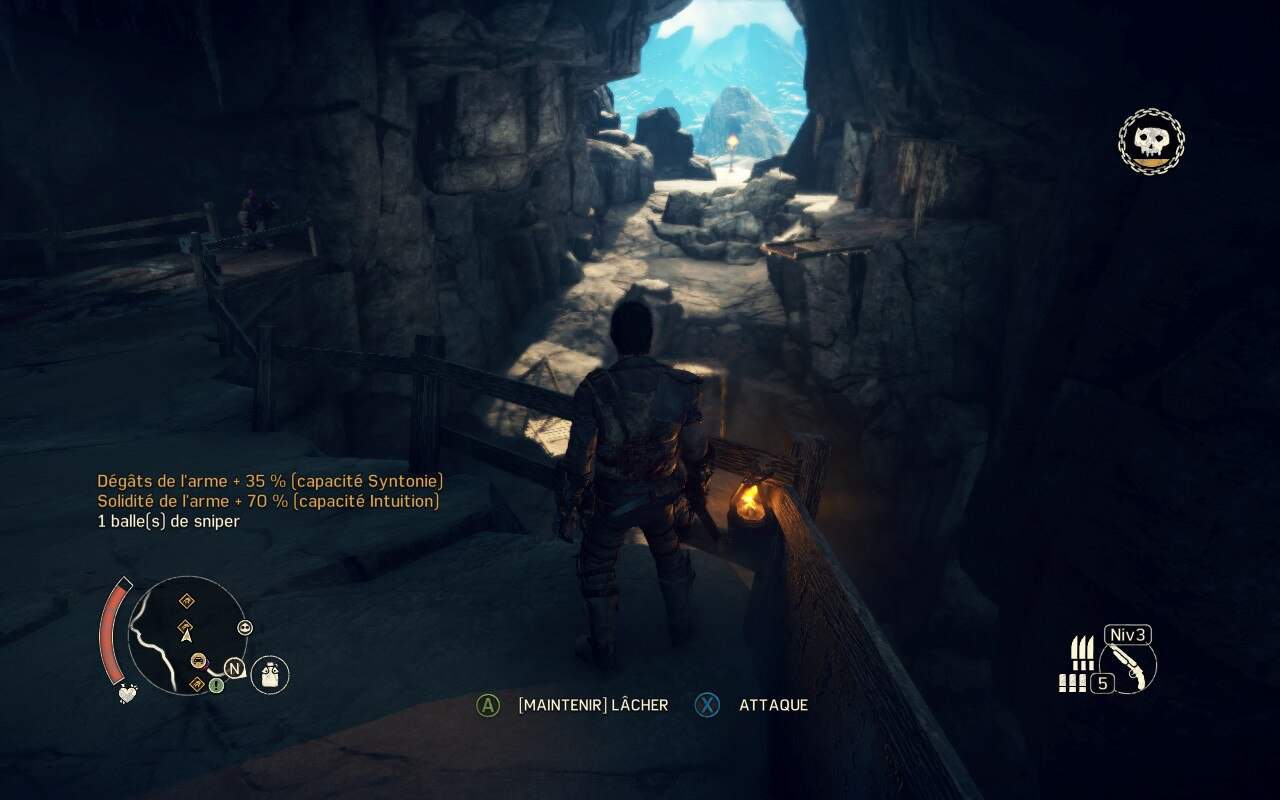Click the chained skull icon
Screen dimensions: 1280x800
1151,143
